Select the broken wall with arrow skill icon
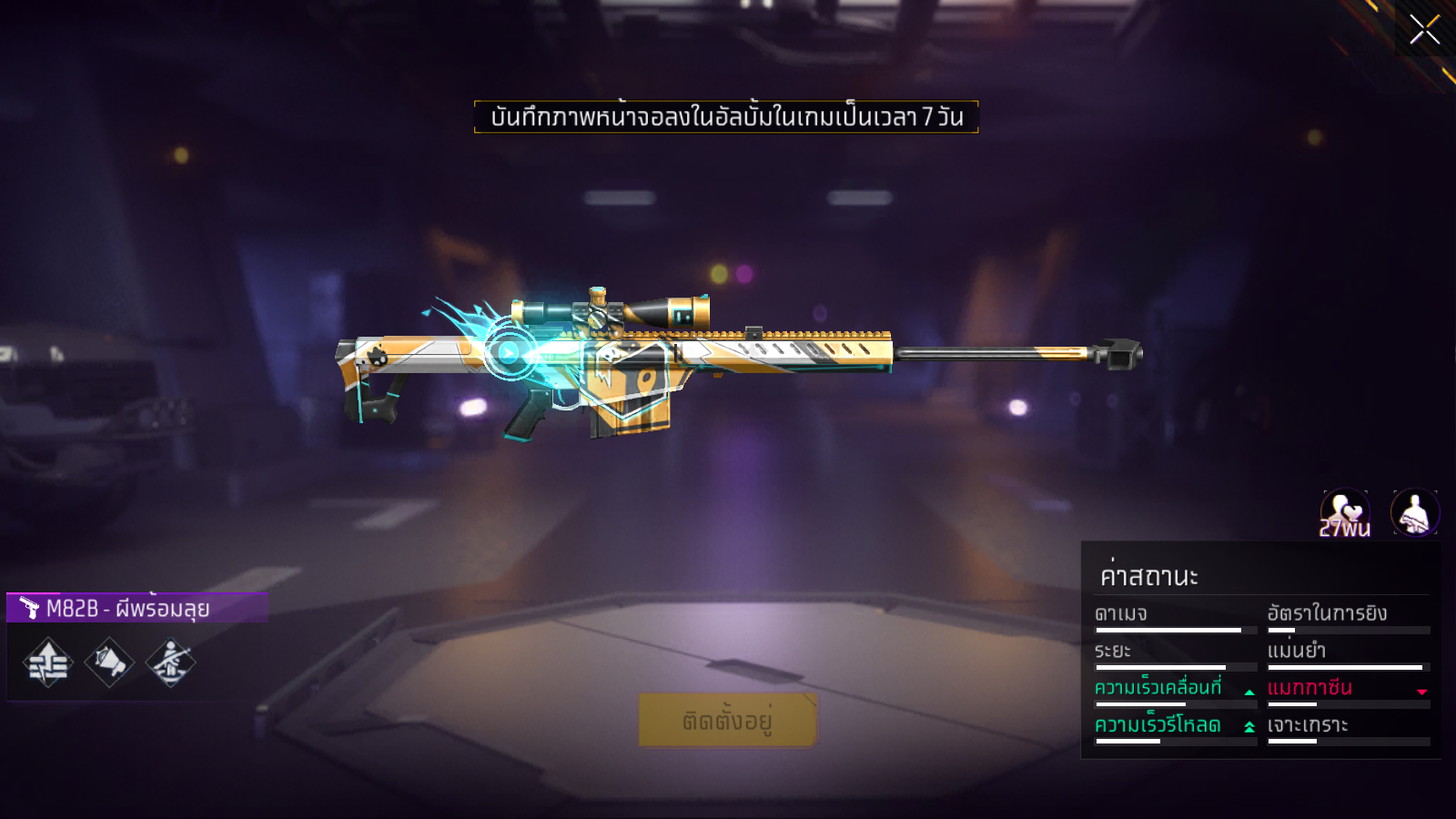 tap(48, 662)
